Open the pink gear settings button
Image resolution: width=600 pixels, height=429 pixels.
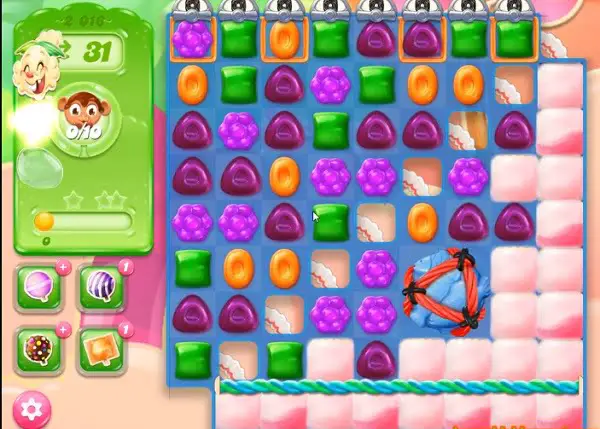pos(30,407)
